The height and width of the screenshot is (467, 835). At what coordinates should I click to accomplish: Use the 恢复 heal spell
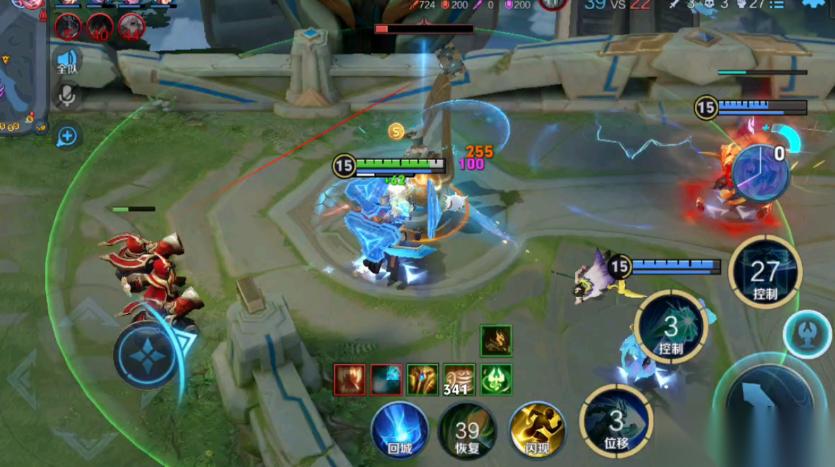(466, 431)
